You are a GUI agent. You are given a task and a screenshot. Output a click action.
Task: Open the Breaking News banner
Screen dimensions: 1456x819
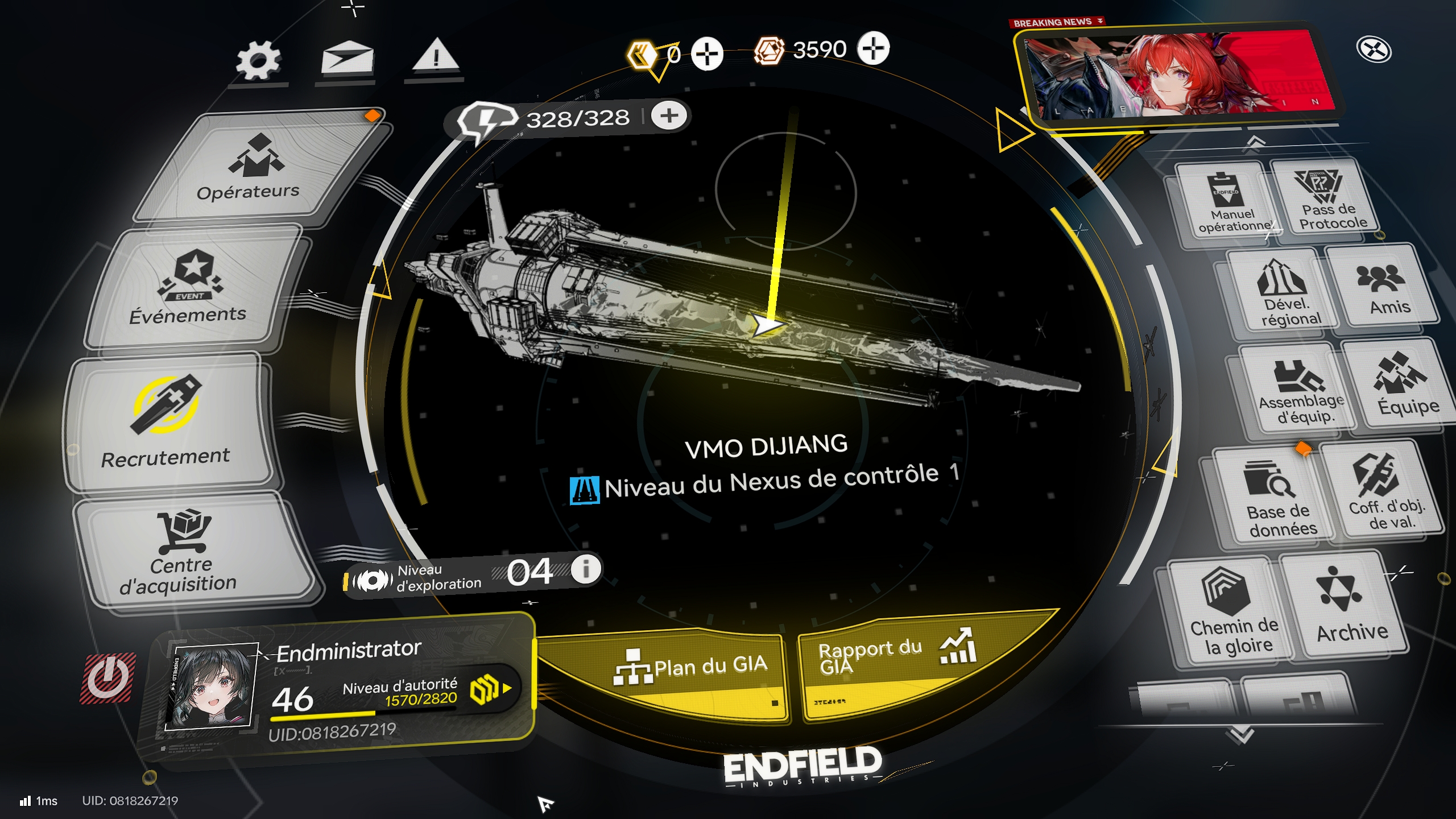tap(1177, 77)
